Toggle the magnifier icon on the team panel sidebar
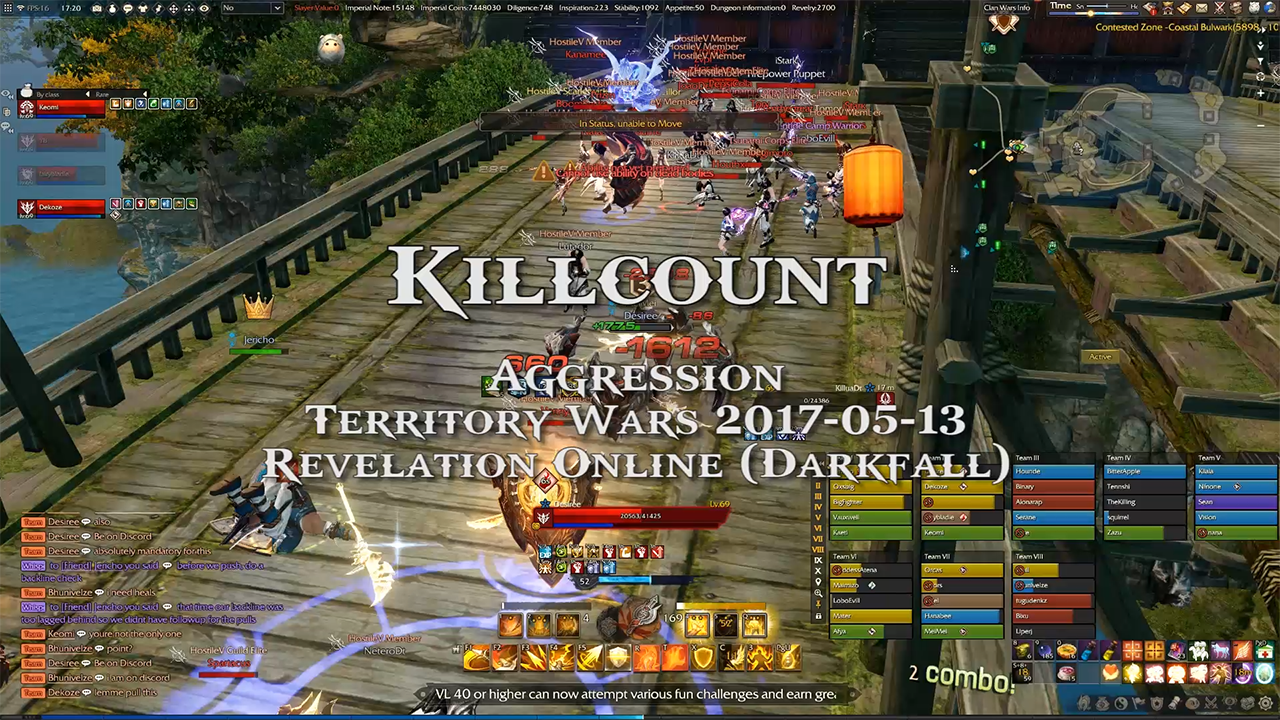 (818, 594)
